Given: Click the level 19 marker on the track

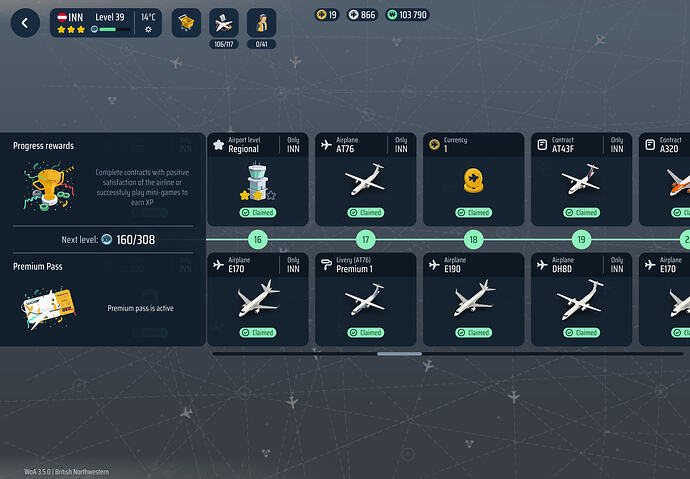Looking at the screenshot, I should [581, 240].
